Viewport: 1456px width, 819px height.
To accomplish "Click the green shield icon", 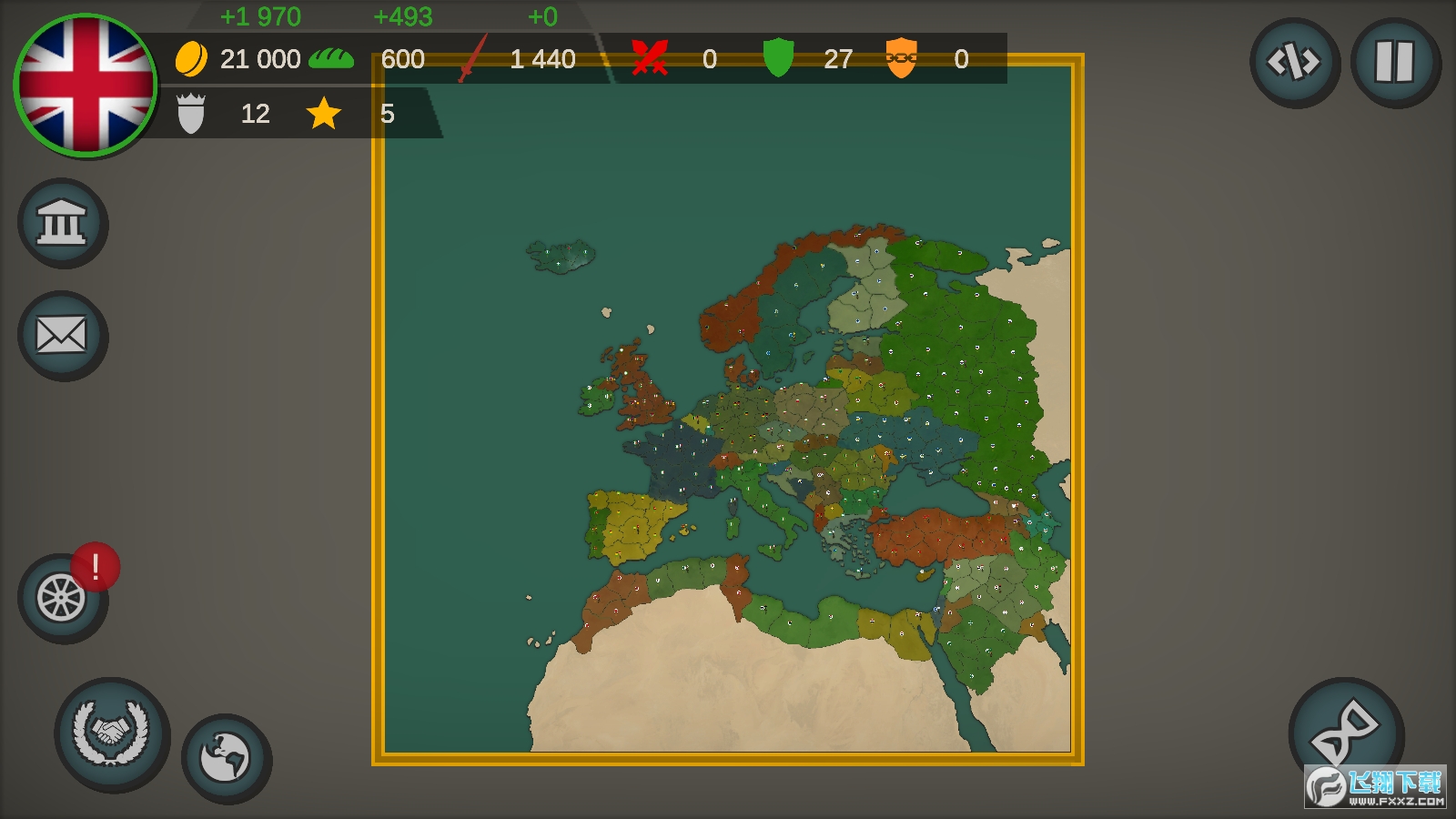I will [778, 58].
